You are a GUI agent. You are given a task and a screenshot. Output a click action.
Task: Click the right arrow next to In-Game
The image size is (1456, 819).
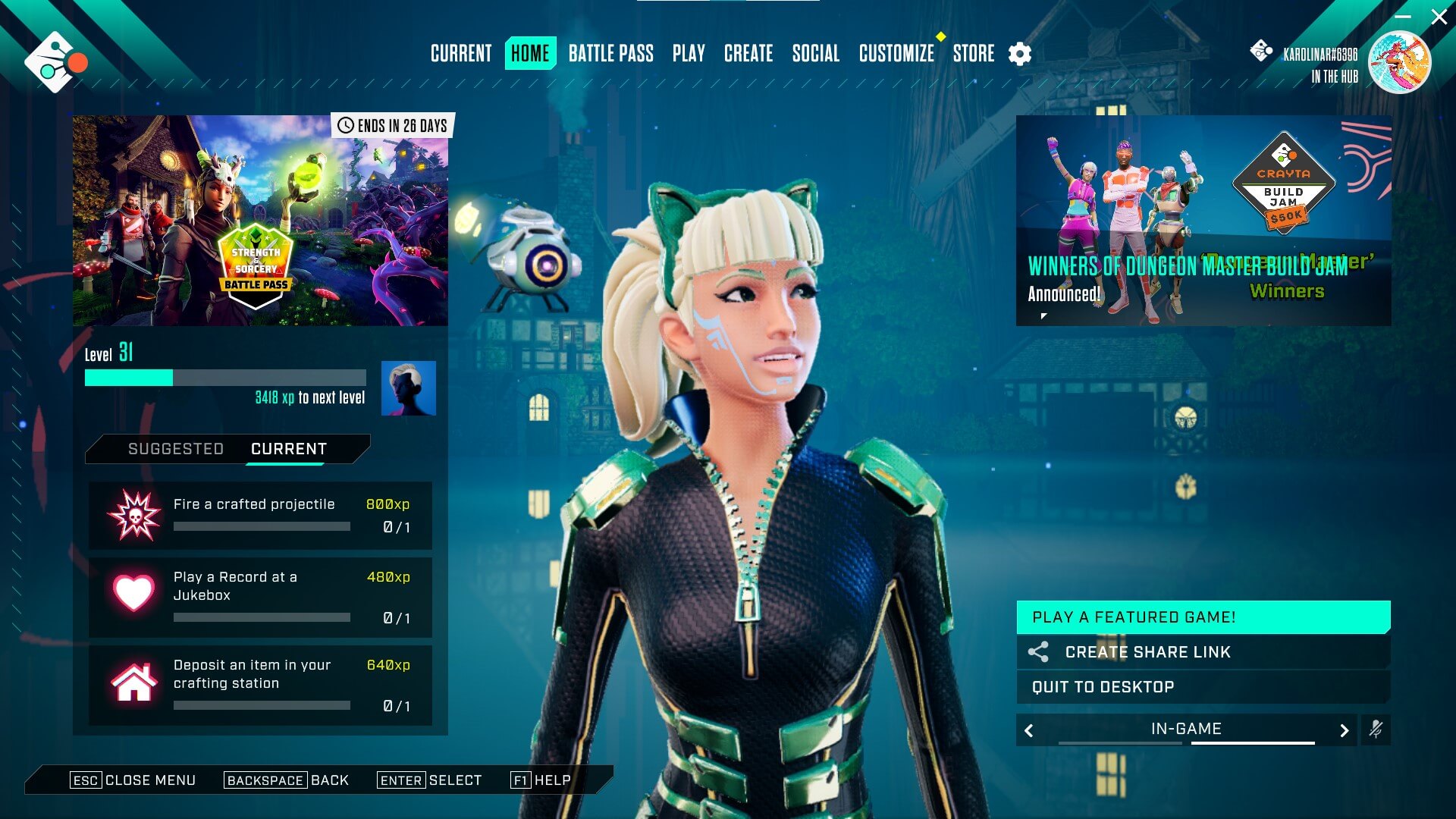coord(1344,730)
